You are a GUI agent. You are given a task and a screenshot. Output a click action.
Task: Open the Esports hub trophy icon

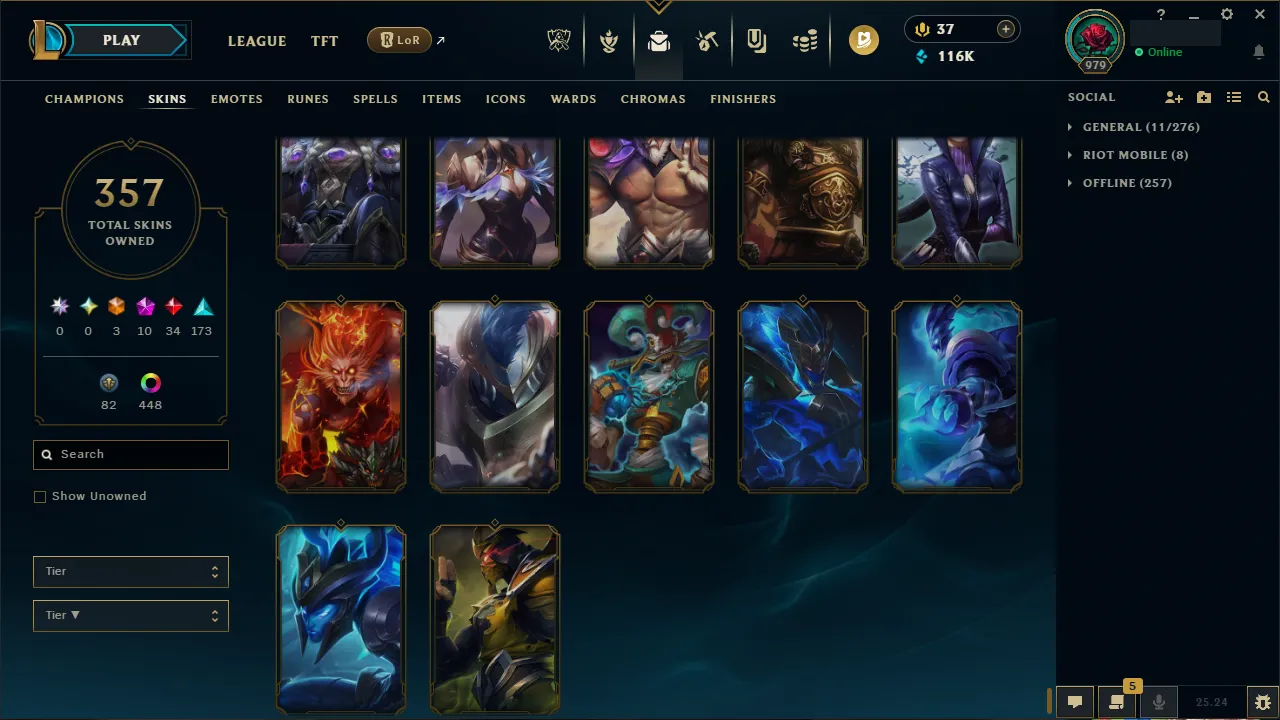pos(559,41)
